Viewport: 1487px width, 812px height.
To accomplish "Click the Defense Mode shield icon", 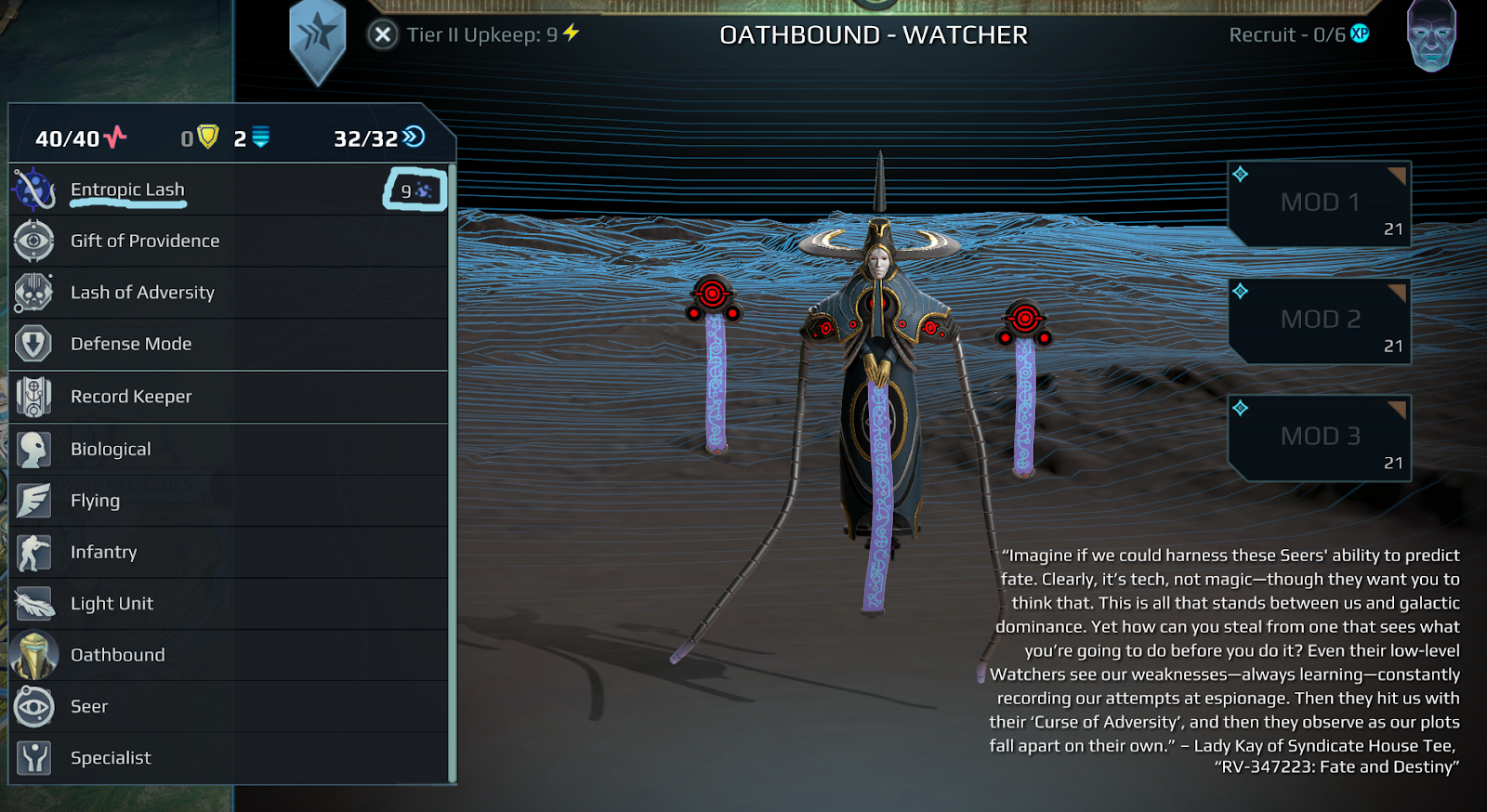I will click(x=34, y=343).
